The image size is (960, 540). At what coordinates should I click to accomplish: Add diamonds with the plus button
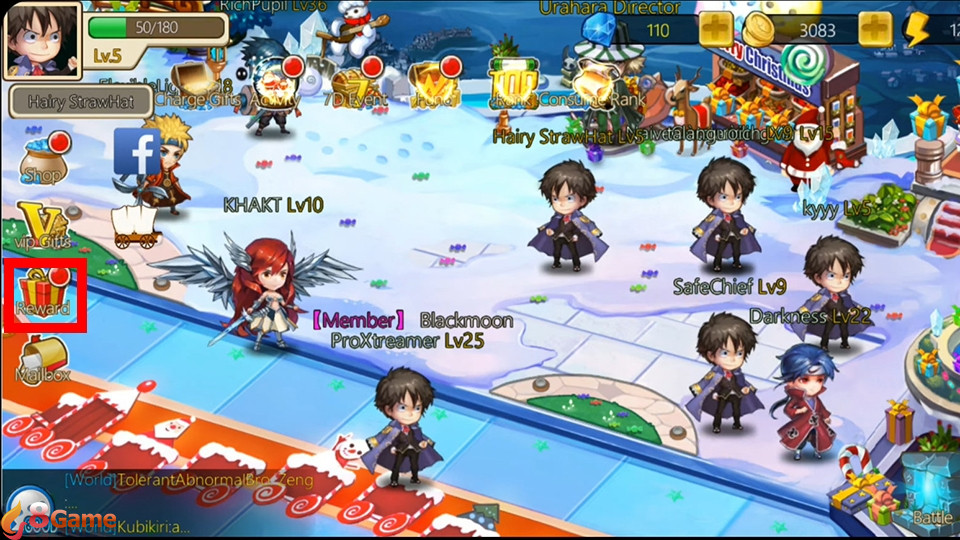(x=716, y=30)
